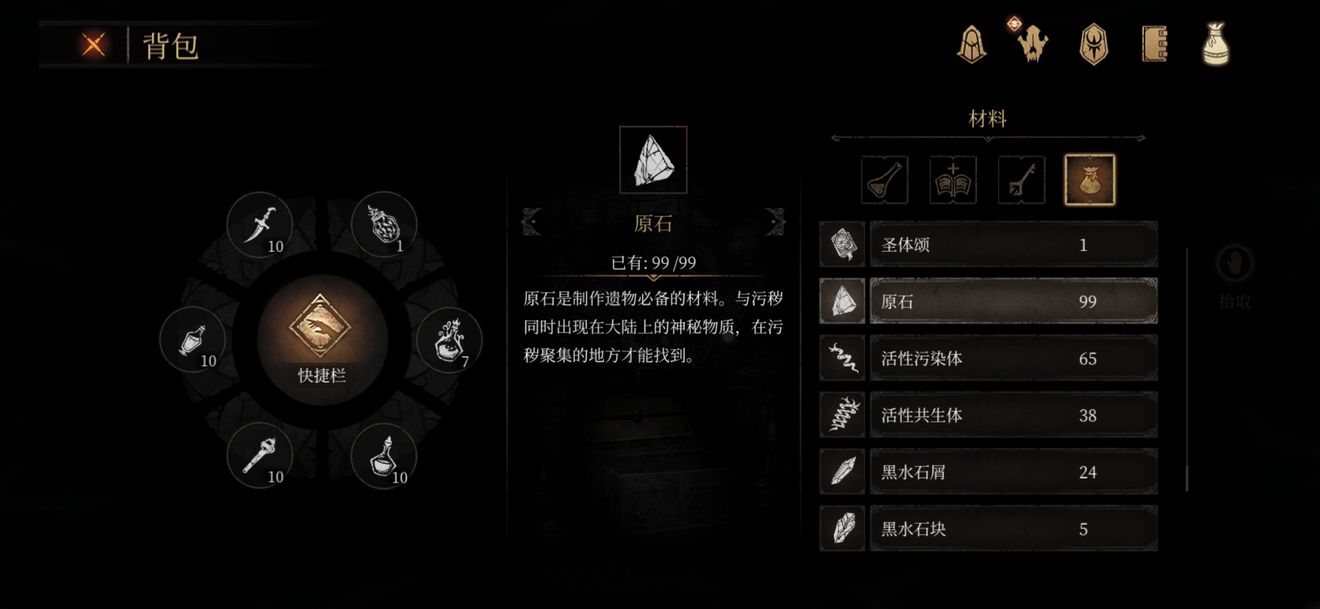Switch to the potion flask category tab

point(885,180)
